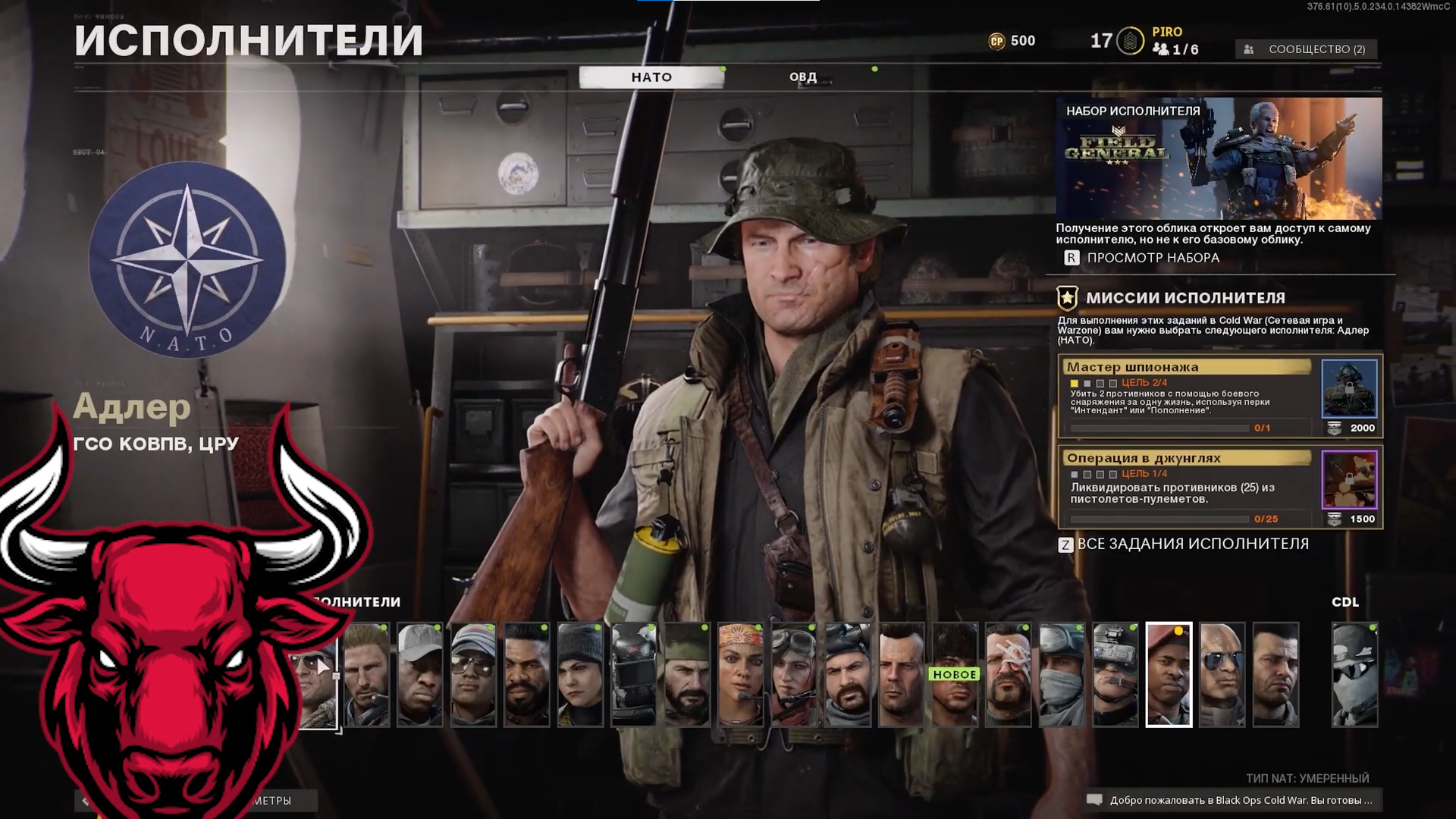Switch to the ОВД faction tab
The image size is (1456, 819).
(802, 77)
